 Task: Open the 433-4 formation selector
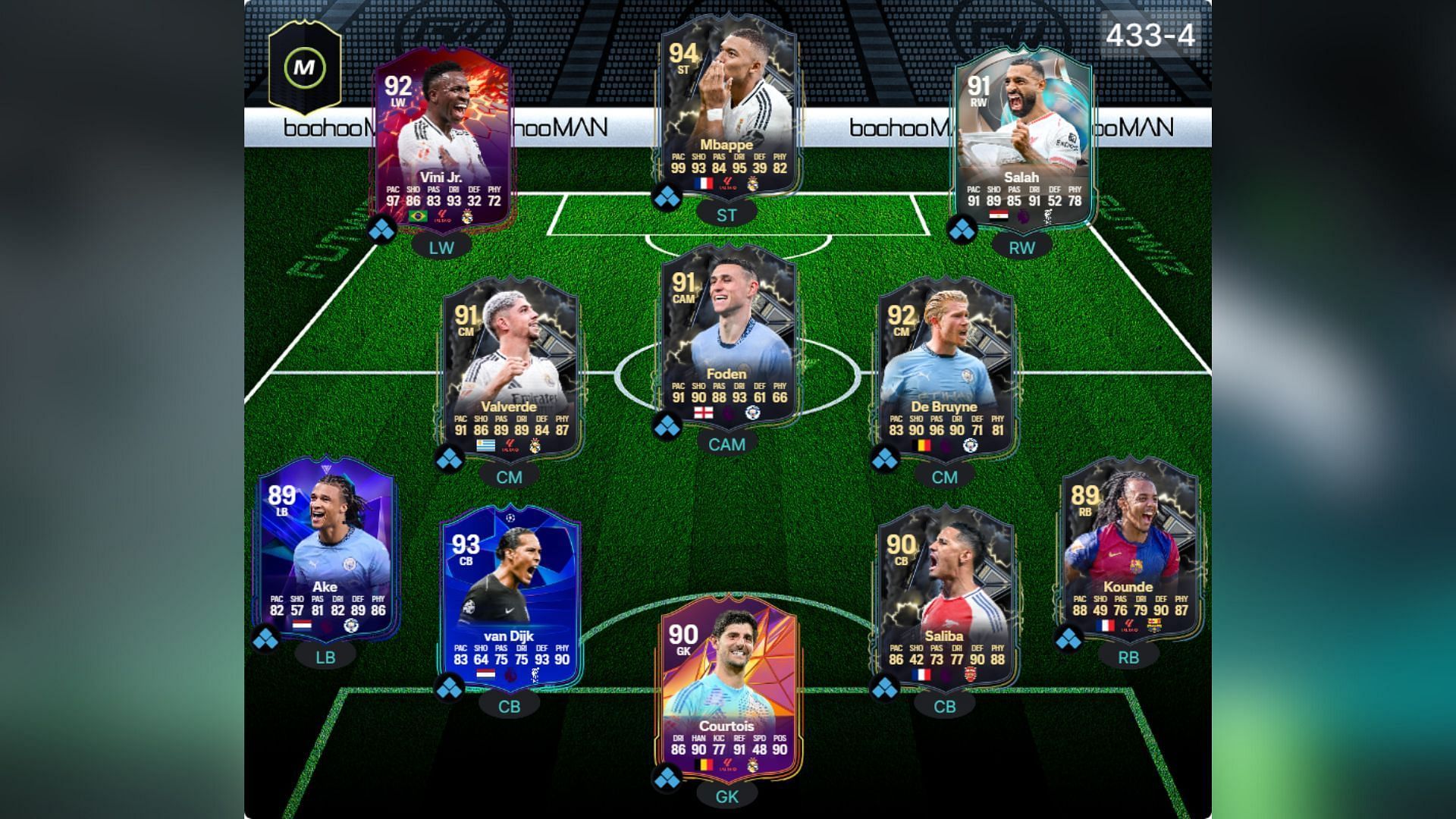click(1150, 35)
